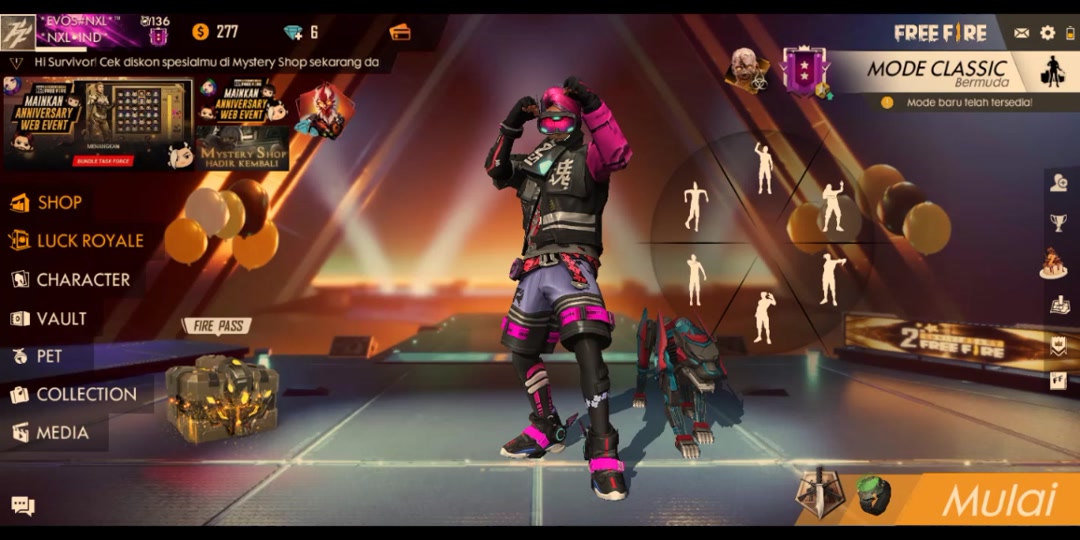Open the mail envelope inbox

pos(1021,33)
